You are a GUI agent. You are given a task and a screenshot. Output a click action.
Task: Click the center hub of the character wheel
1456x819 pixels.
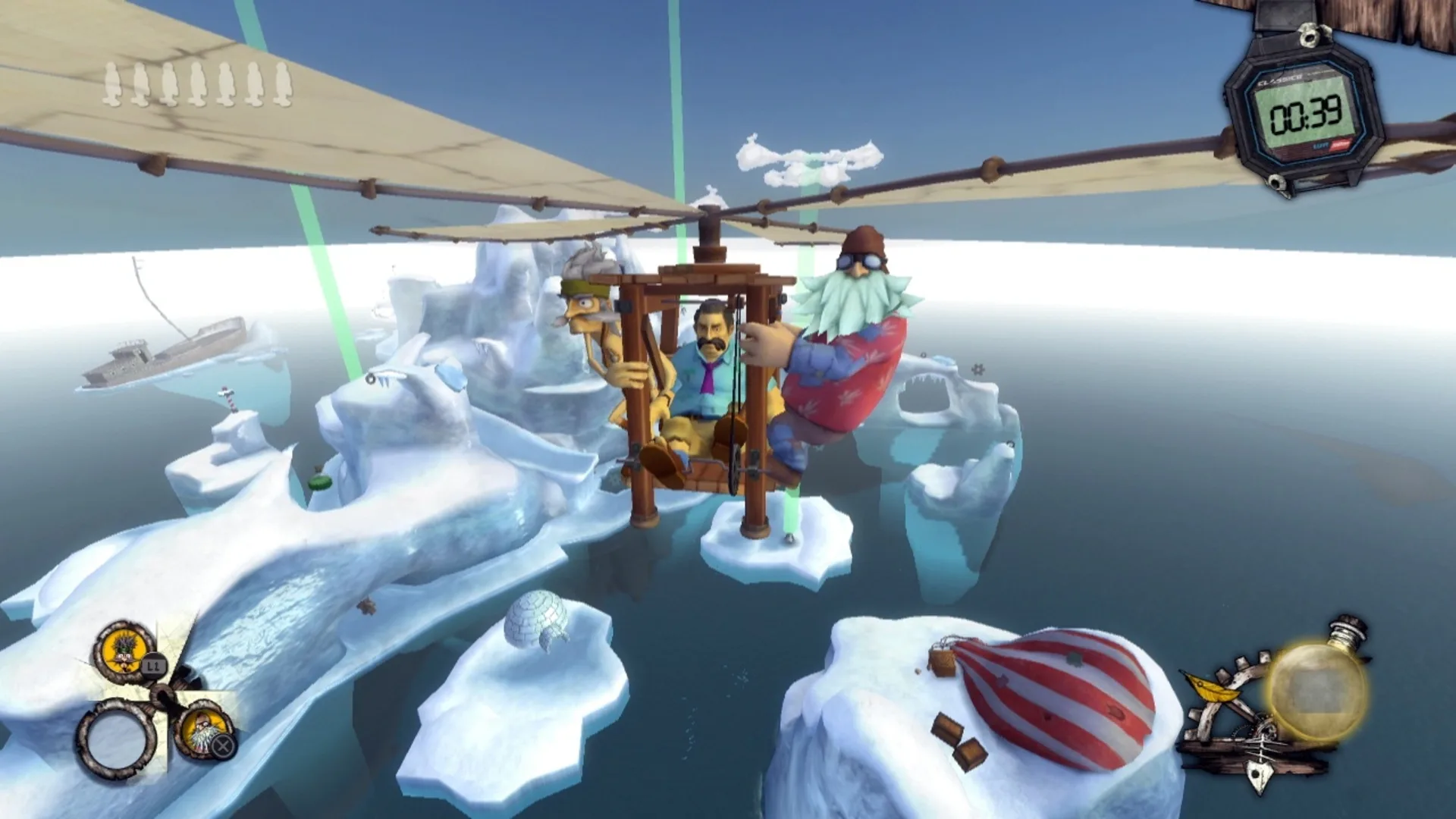click(x=163, y=696)
